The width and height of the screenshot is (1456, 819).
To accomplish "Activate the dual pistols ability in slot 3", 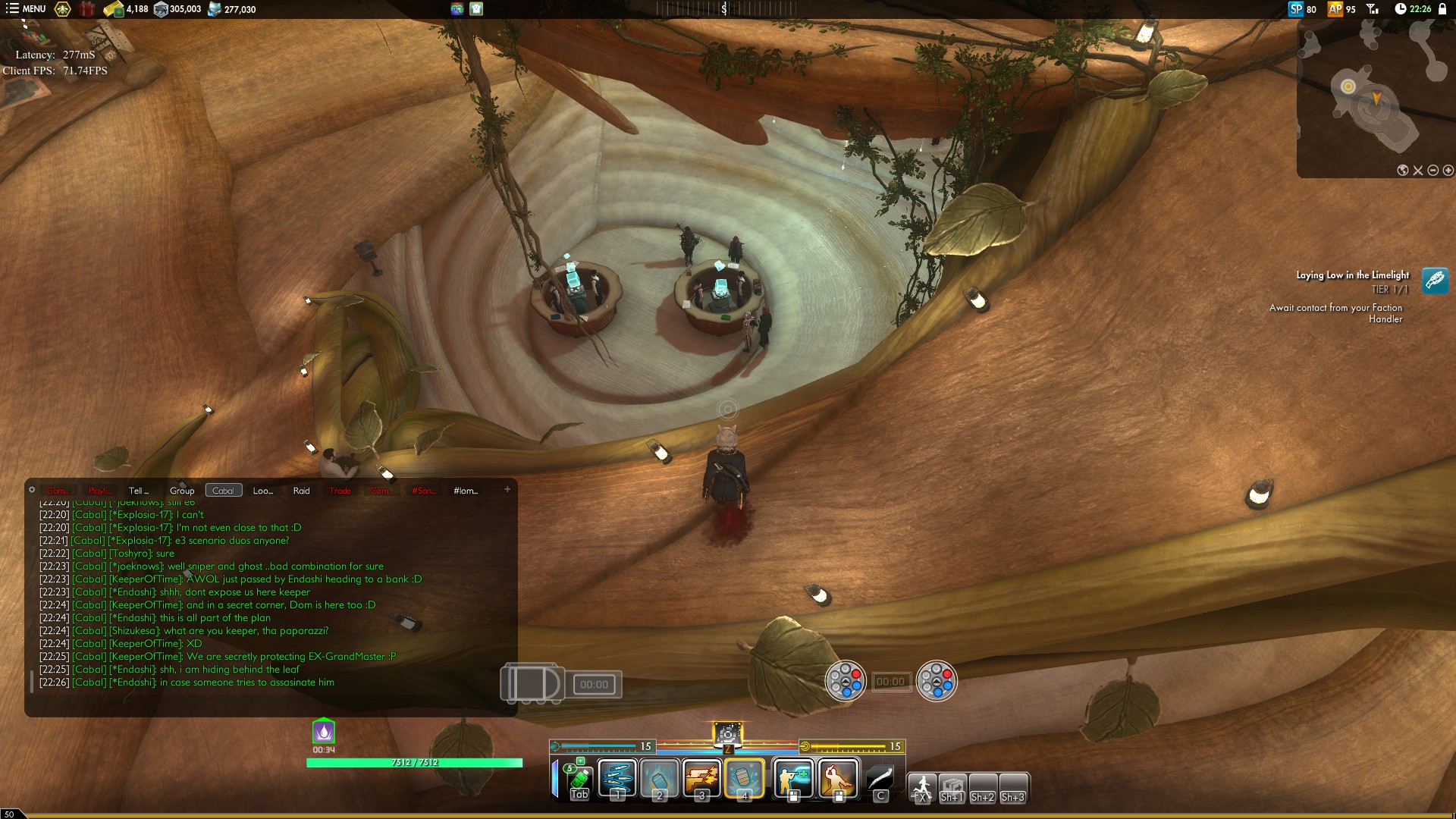I will pyautogui.click(x=701, y=779).
